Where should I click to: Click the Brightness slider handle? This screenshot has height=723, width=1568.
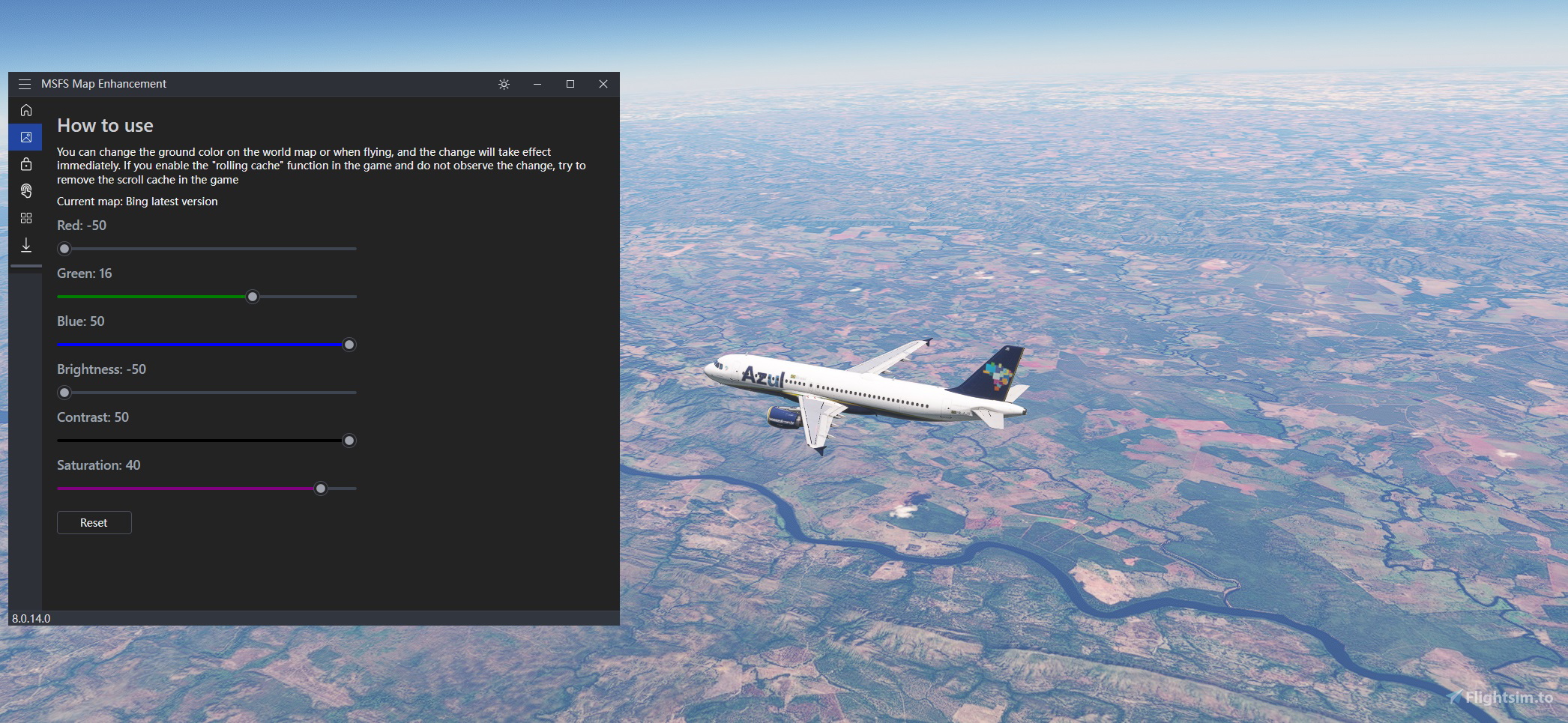pos(64,392)
